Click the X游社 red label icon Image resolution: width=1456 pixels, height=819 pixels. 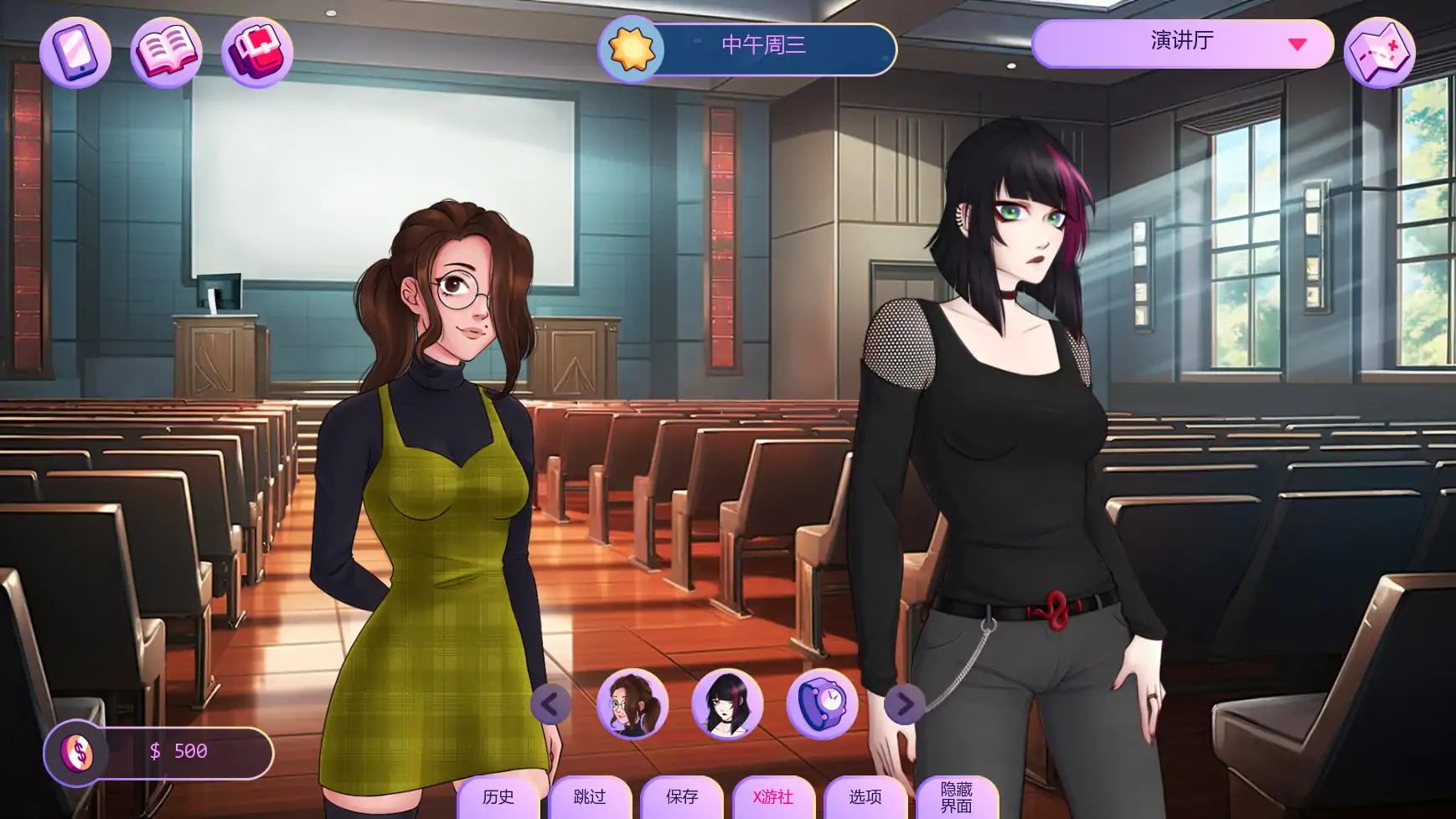tap(772, 798)
